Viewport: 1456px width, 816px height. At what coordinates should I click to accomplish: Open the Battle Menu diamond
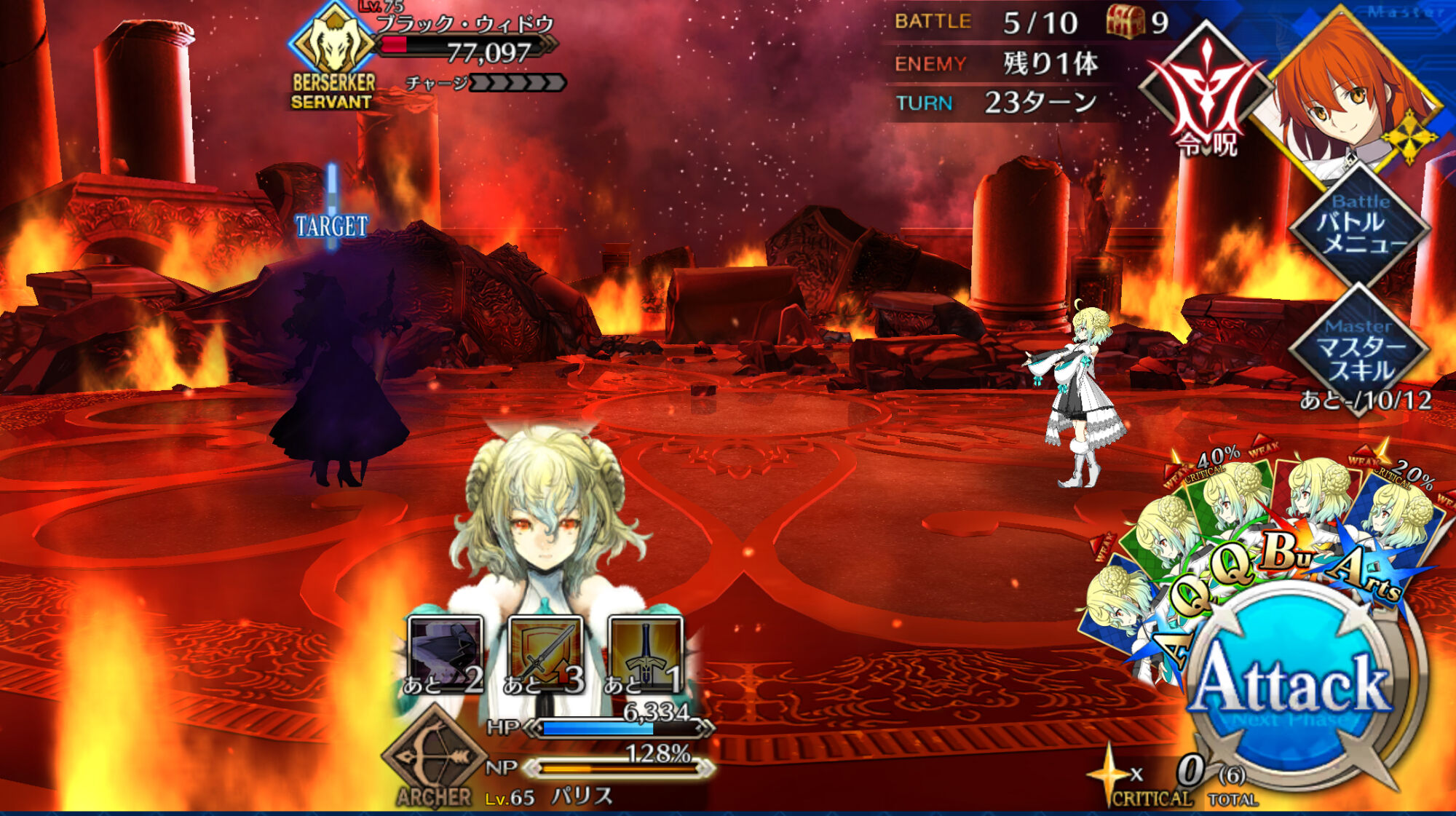(1360, 227)
